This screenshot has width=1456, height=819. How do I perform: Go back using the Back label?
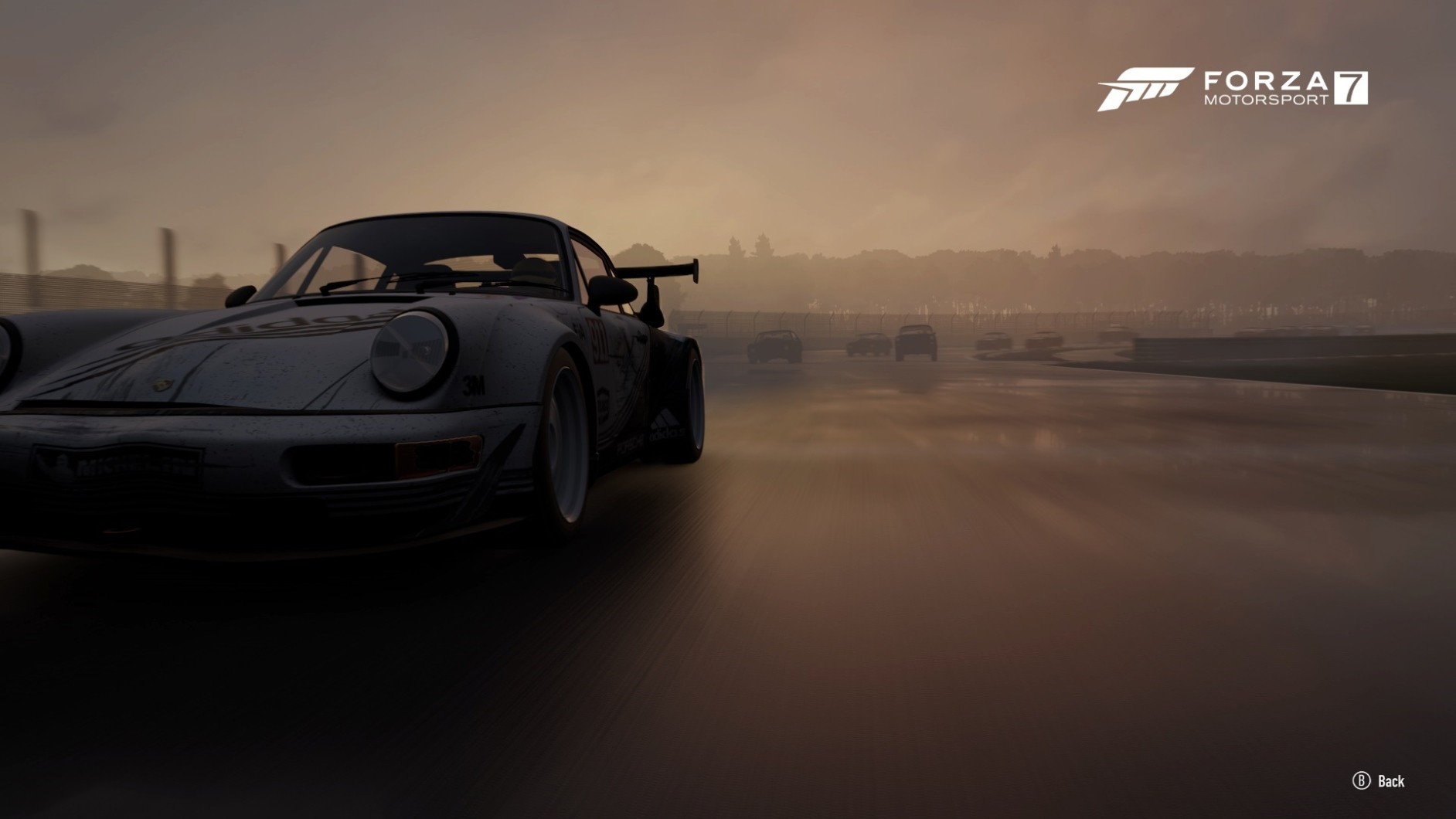point(1390,781)
